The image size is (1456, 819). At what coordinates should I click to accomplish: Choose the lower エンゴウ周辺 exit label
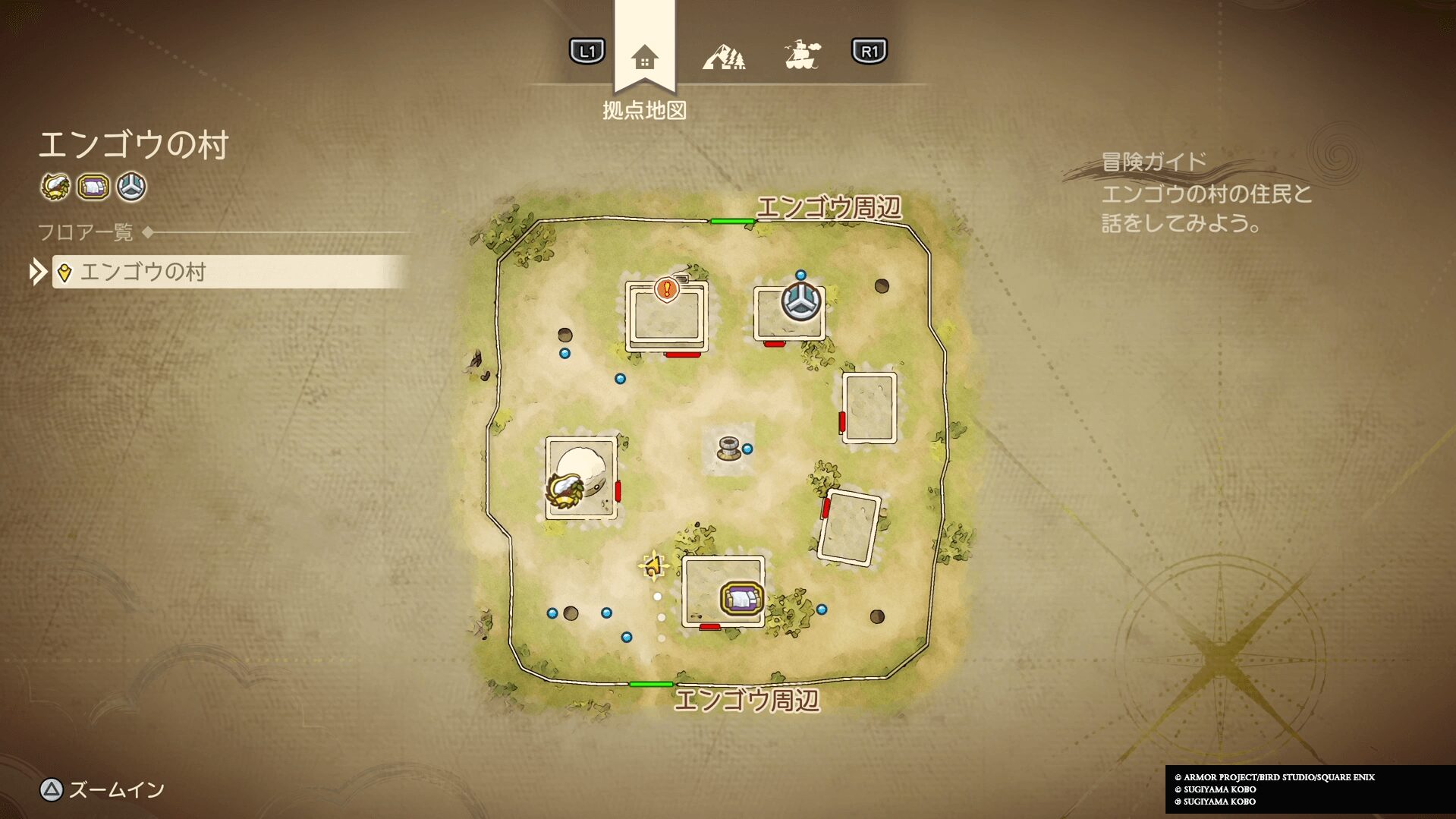[747, 700]
